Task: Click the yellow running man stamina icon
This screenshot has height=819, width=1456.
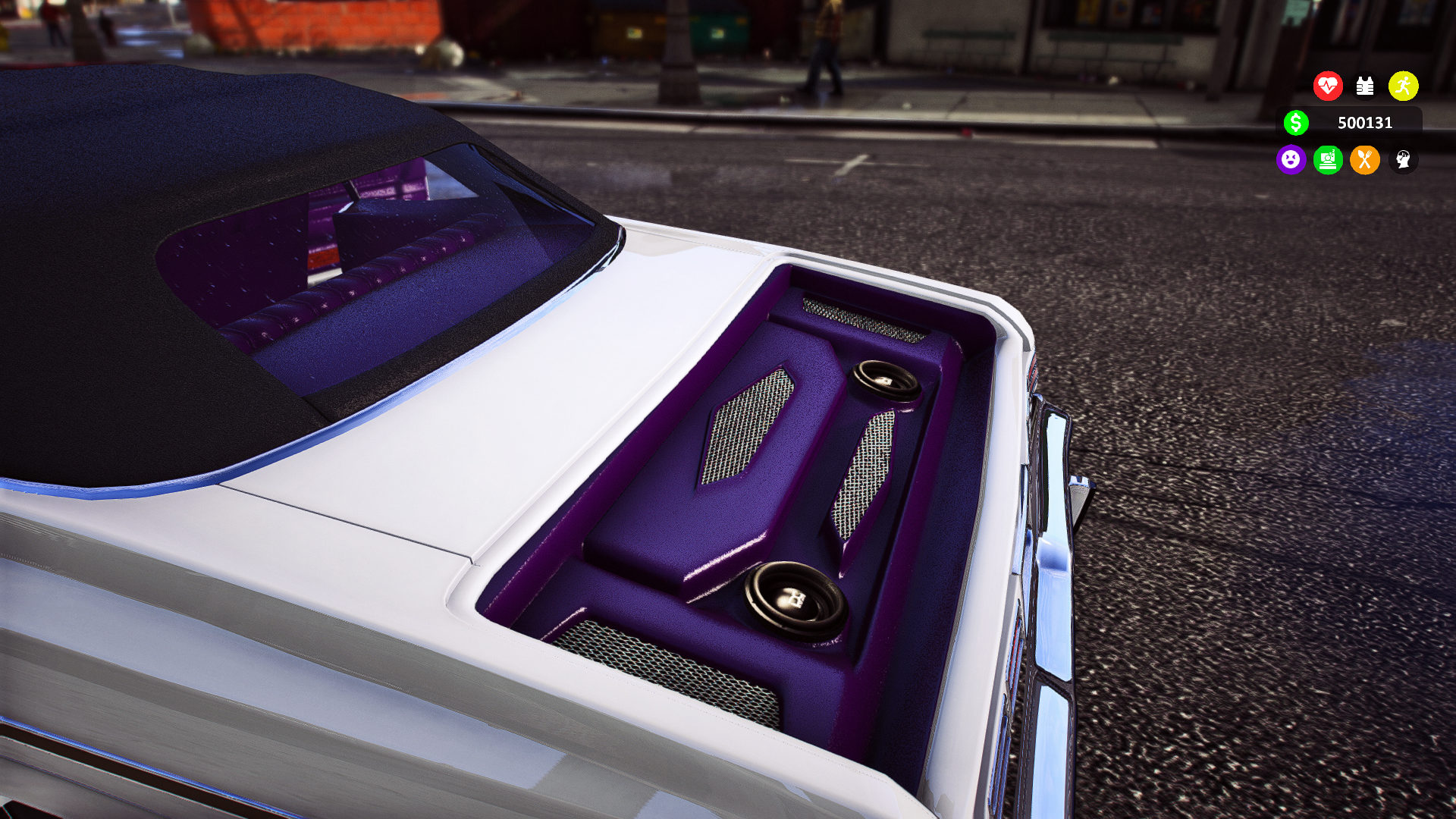Action: (1403, 86)
